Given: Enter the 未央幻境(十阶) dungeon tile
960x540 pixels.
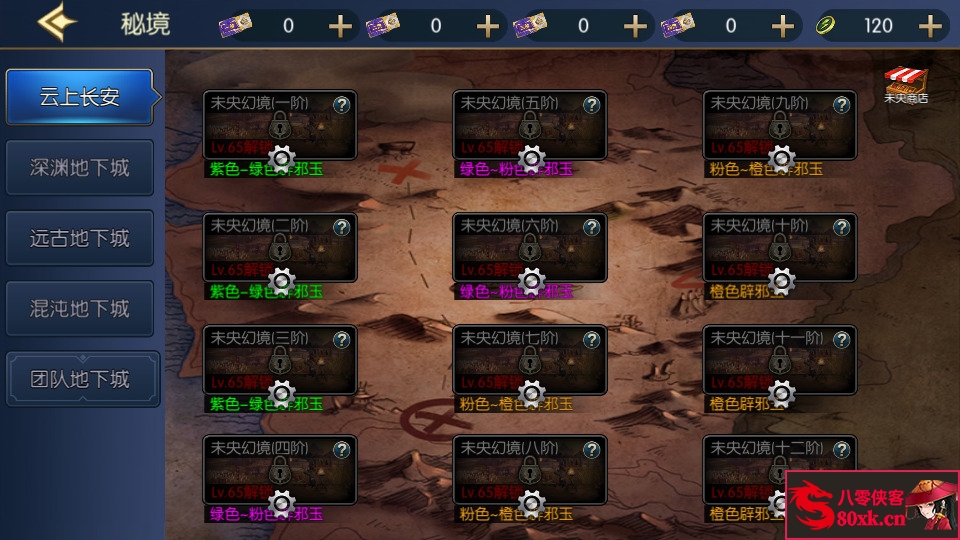Looking at the screenshot, I should click(780, 246).
